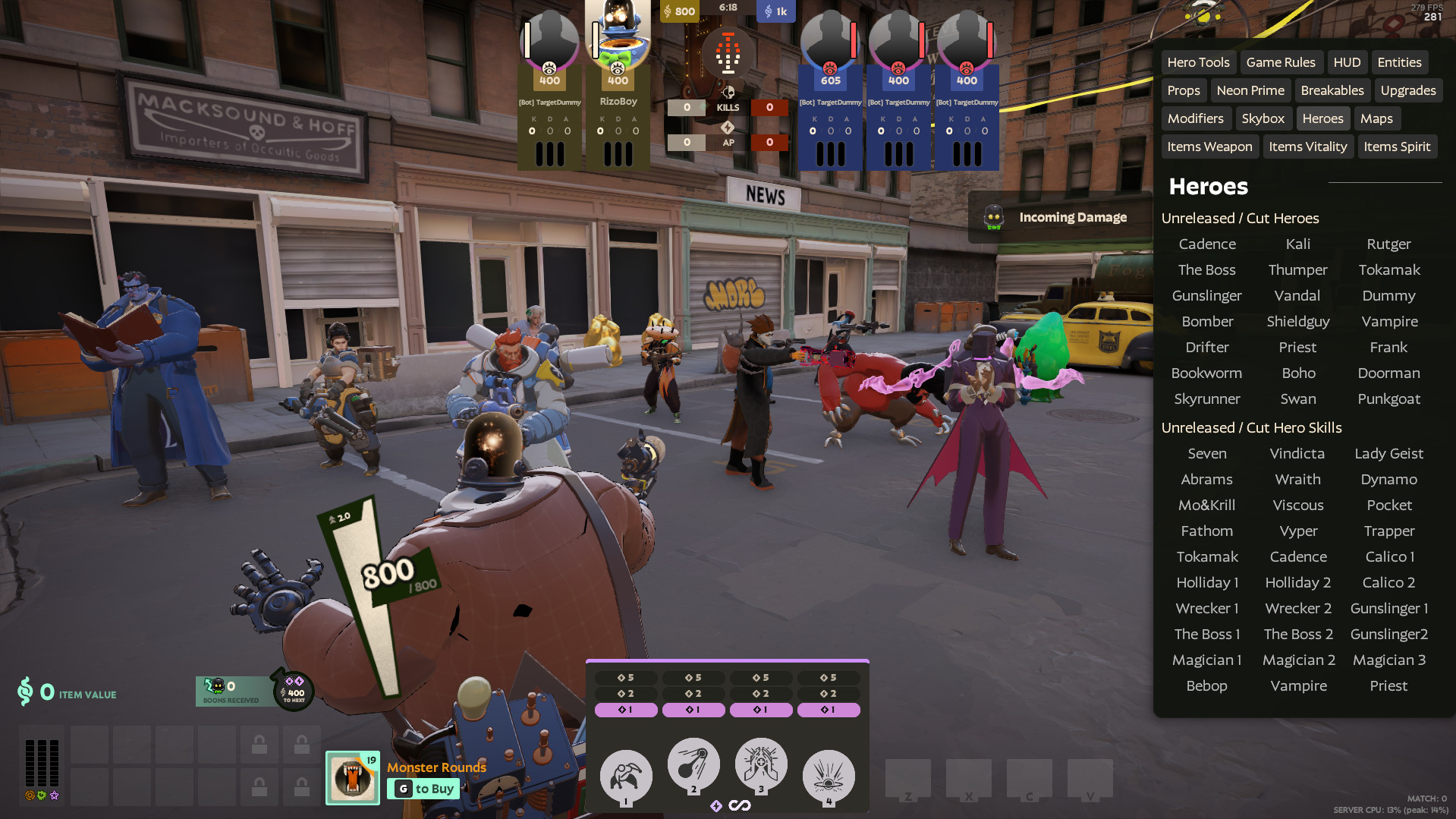Toggle the purple spirit diamond next to infinity symbol
The image size is (1456, 819).
[717, 805]
